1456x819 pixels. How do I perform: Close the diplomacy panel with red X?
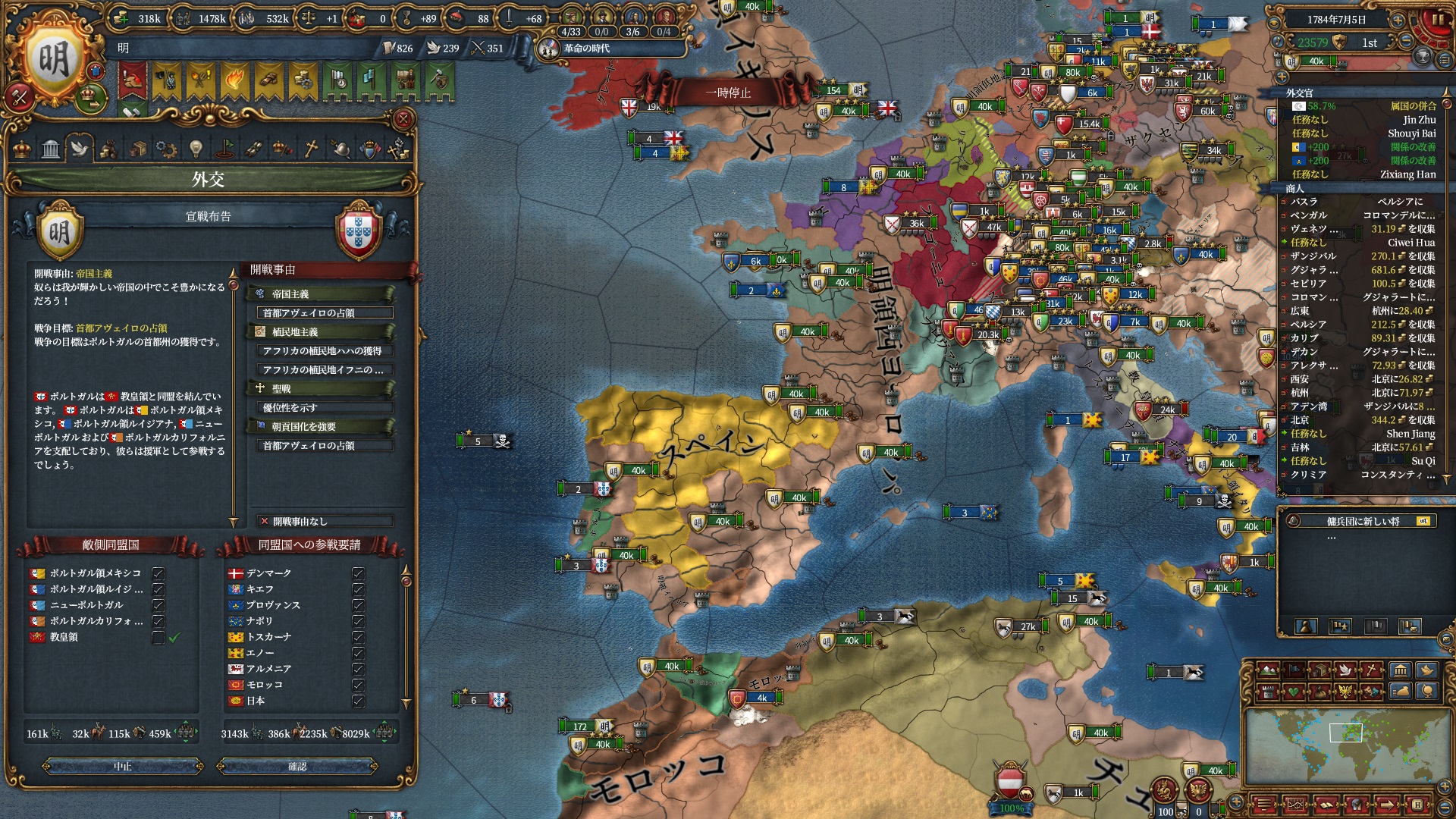[x=403, y=119]
